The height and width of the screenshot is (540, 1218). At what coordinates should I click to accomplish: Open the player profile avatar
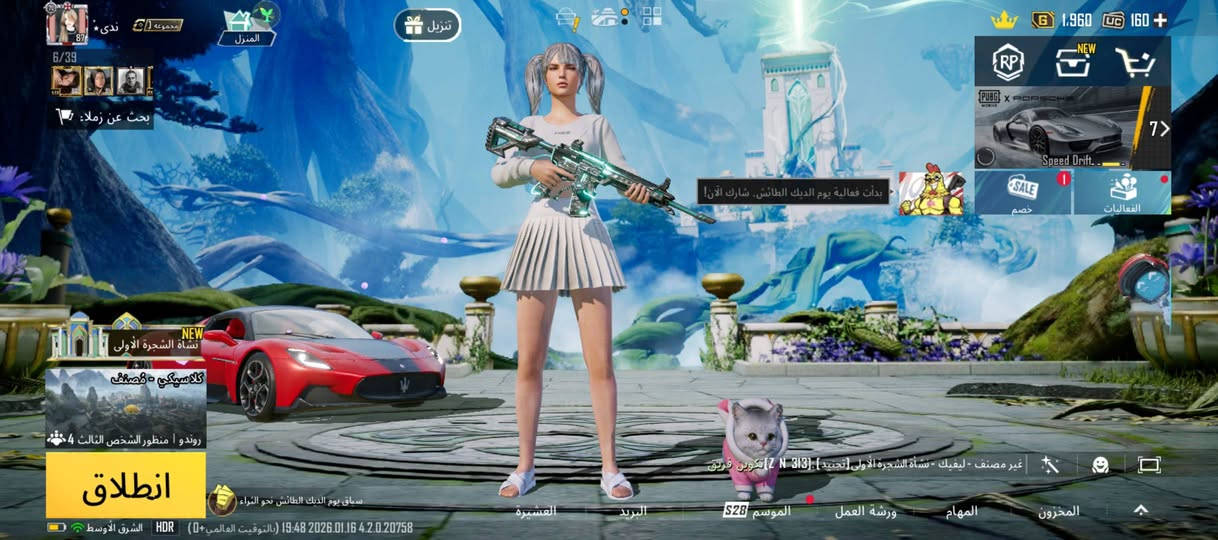pos(67,23)
